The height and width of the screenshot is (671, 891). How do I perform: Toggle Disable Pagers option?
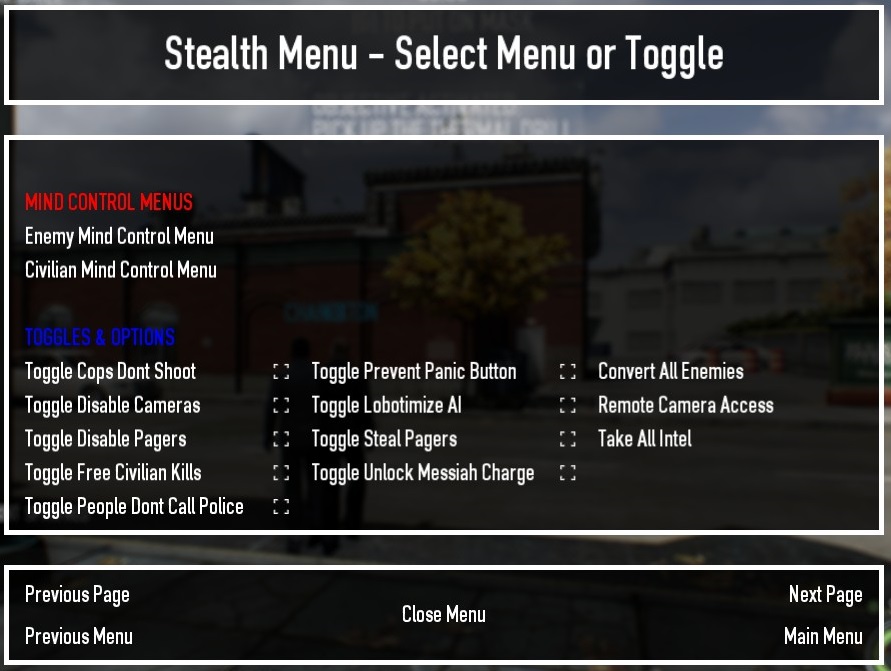click(x=105, y=439)
